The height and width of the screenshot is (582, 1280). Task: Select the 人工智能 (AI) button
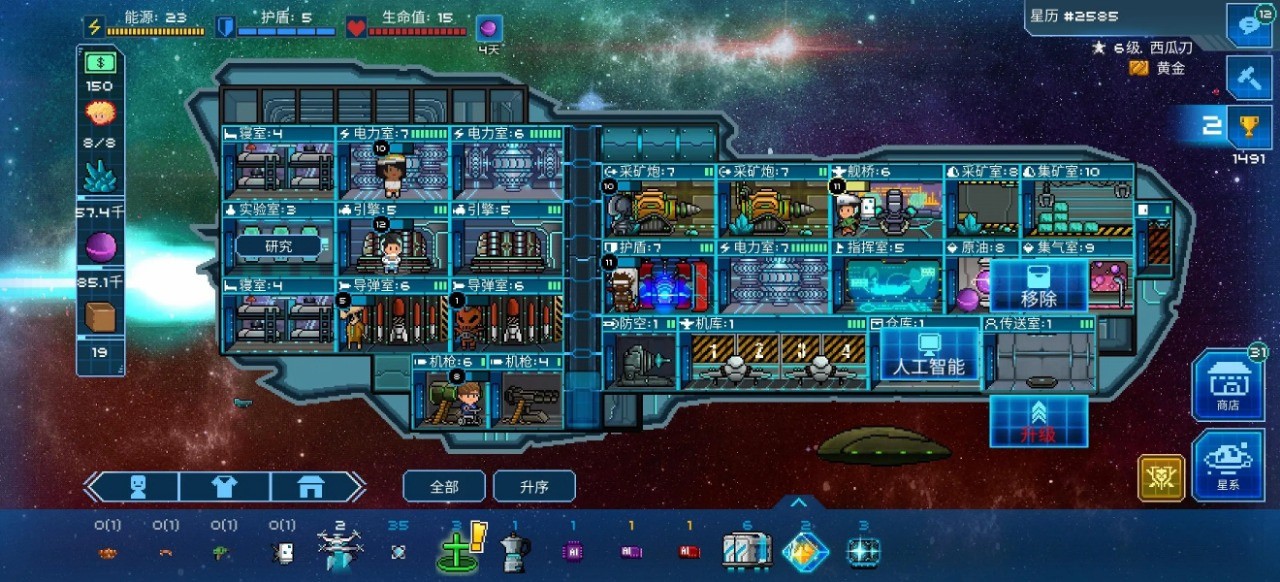coord(929,356)
